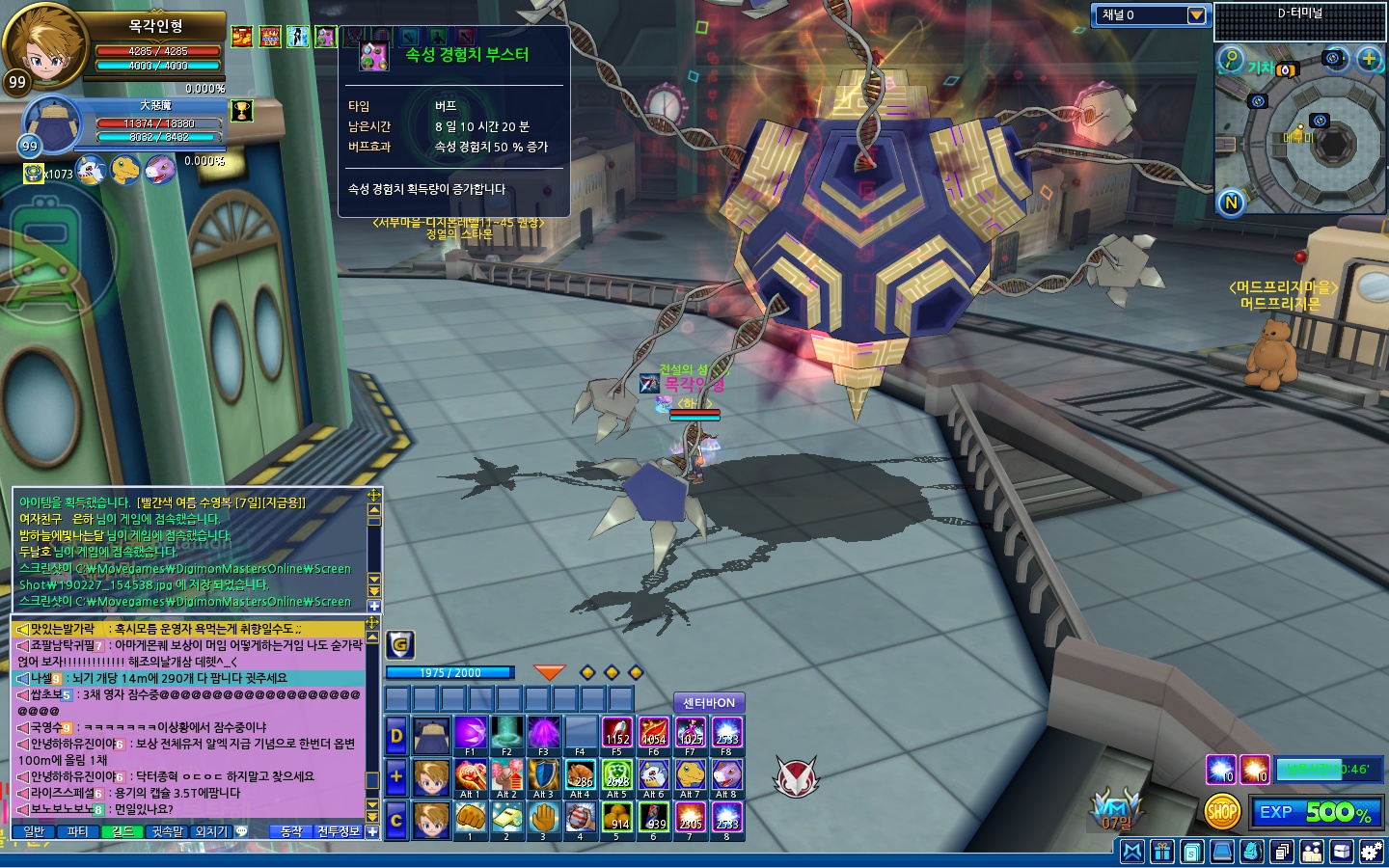Click the minimap magnifier search button
Screen dimensions: 1389x868
pyautogui.click(x=1230, y=59)
